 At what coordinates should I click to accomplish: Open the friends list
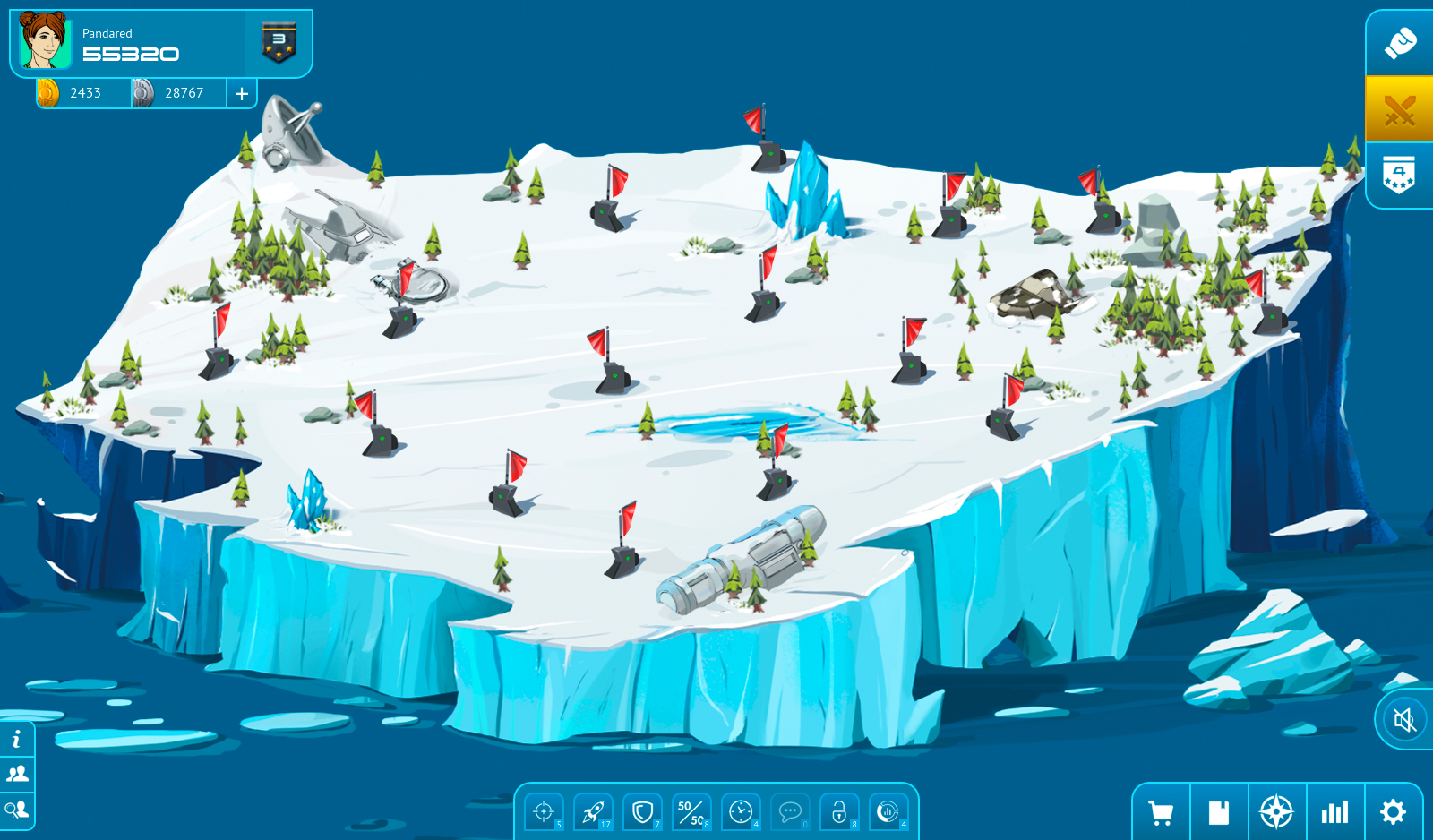pos(17,774)
